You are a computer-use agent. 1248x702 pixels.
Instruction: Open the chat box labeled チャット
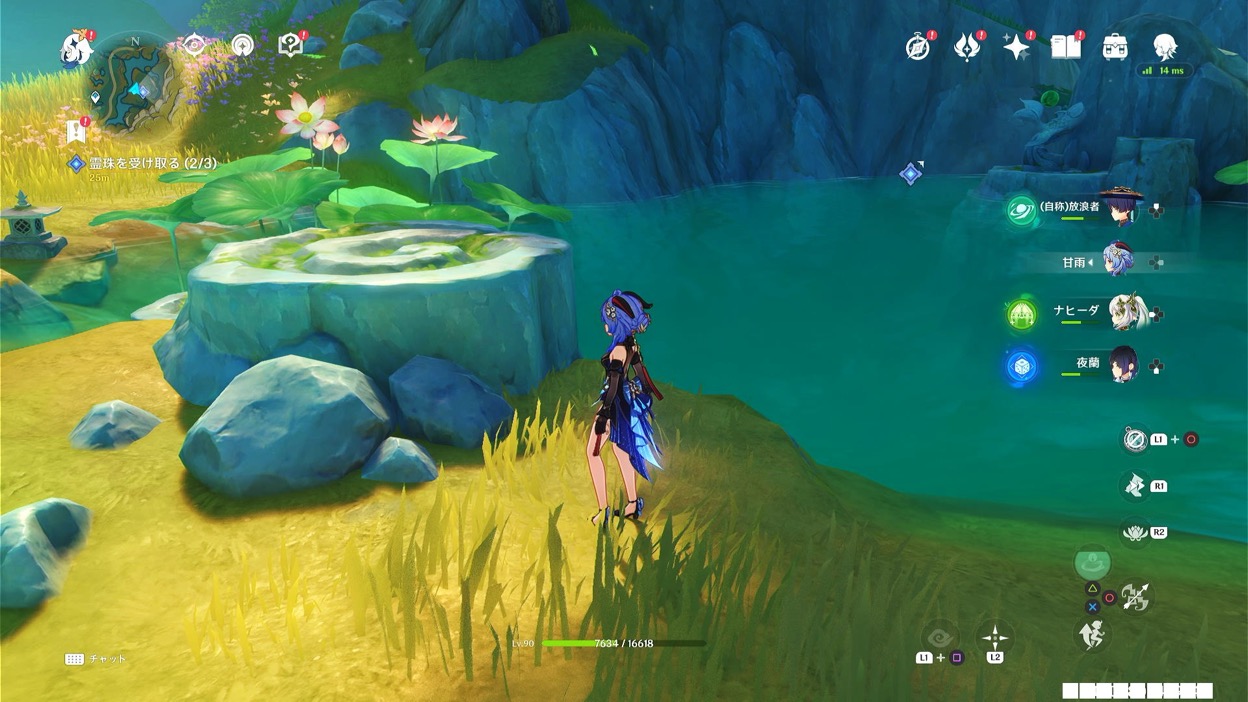click(x=96, y=659)
